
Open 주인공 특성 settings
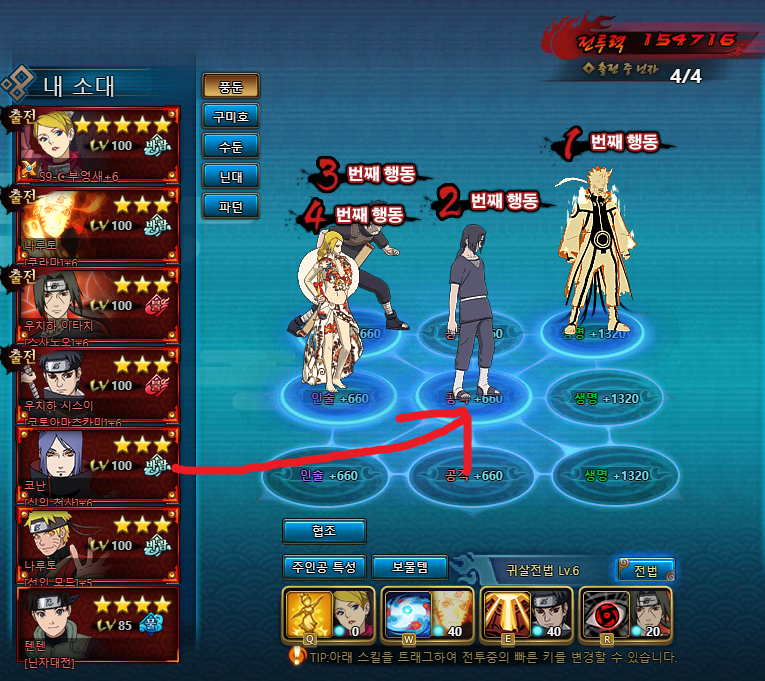[323, 567]
